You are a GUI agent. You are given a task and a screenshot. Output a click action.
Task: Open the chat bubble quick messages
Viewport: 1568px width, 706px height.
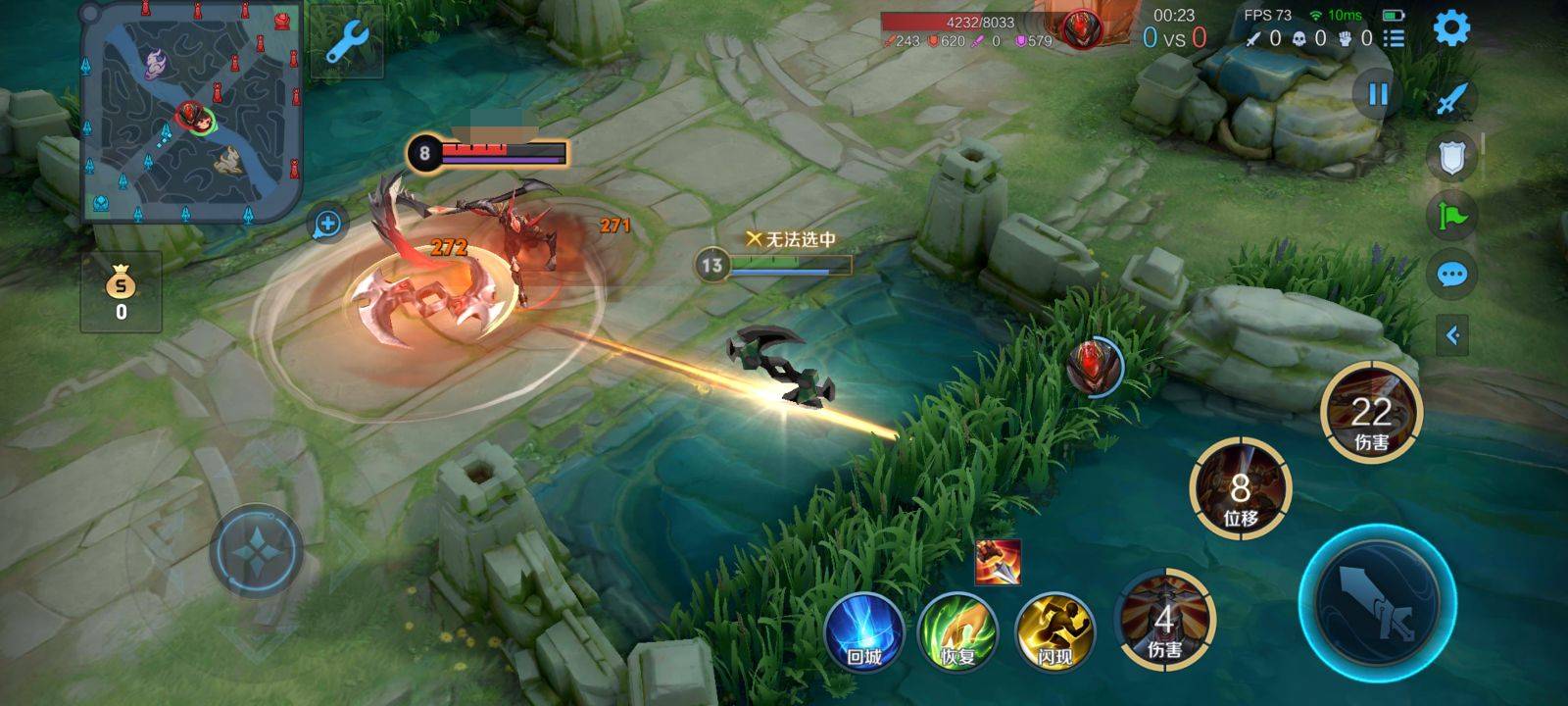[x=1451, y=275]
